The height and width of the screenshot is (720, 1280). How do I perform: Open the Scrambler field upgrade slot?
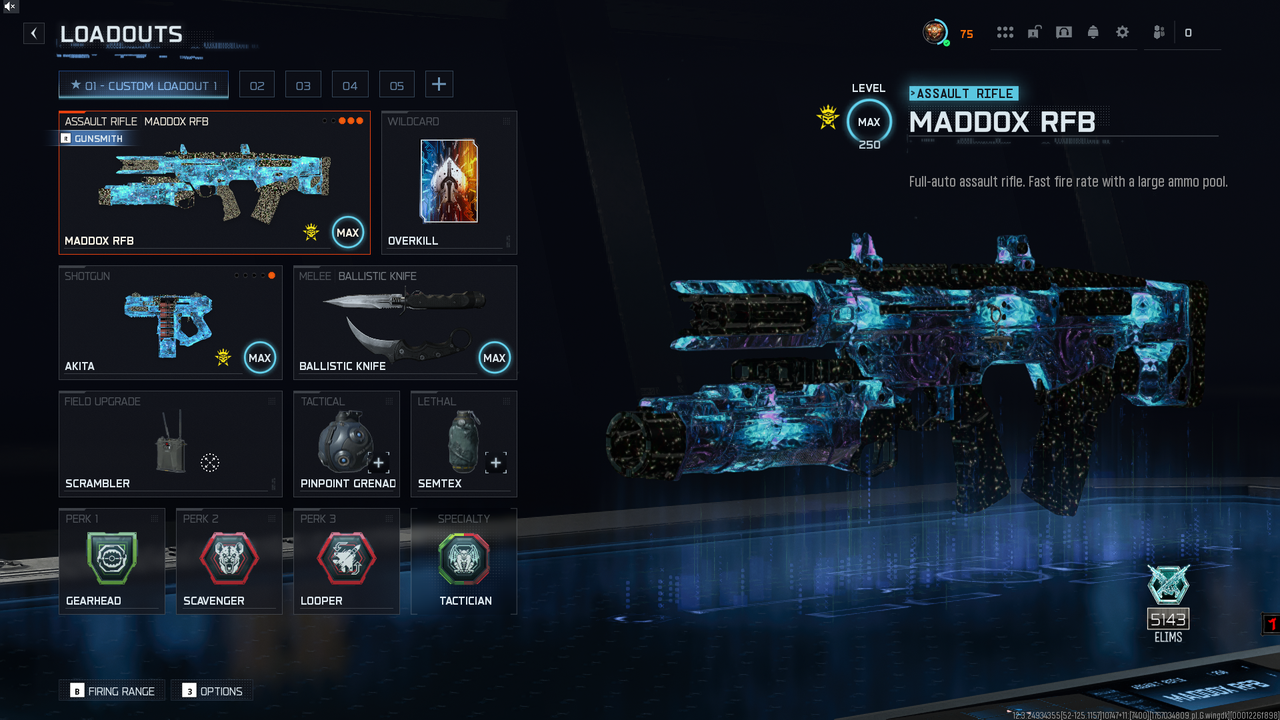tap(170, 443)
